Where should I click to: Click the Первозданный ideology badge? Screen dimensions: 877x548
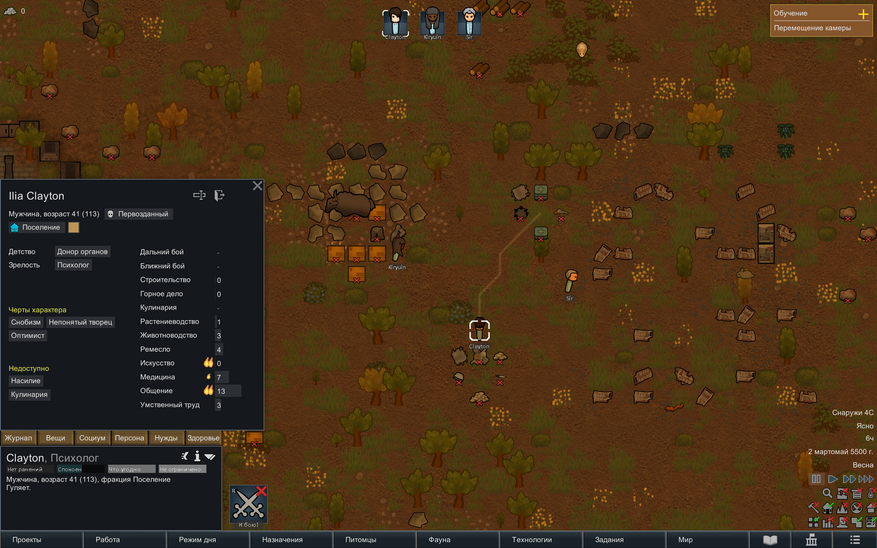(x=138, y=214)
